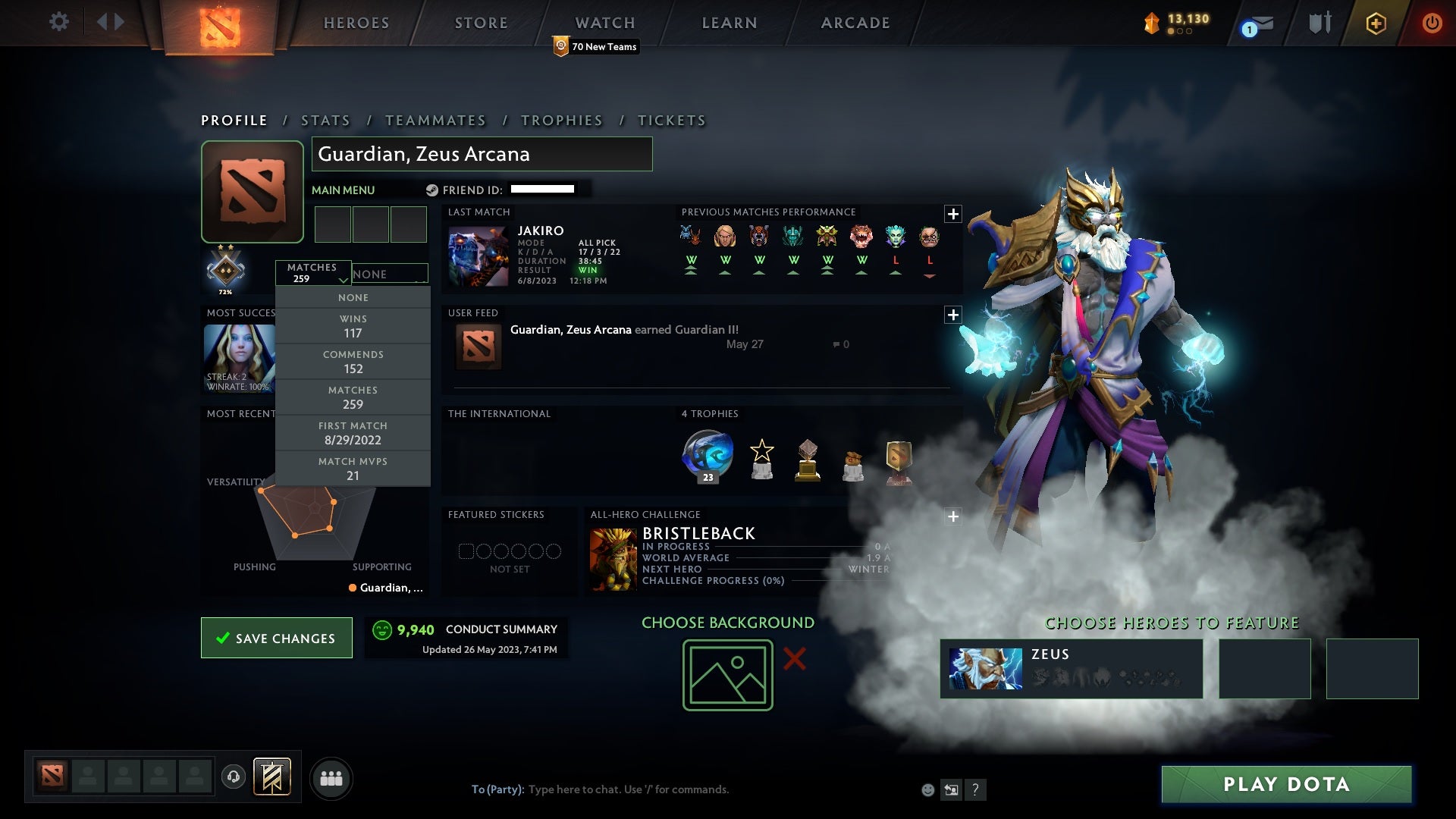Switch to the Learn page

point(729,23)
